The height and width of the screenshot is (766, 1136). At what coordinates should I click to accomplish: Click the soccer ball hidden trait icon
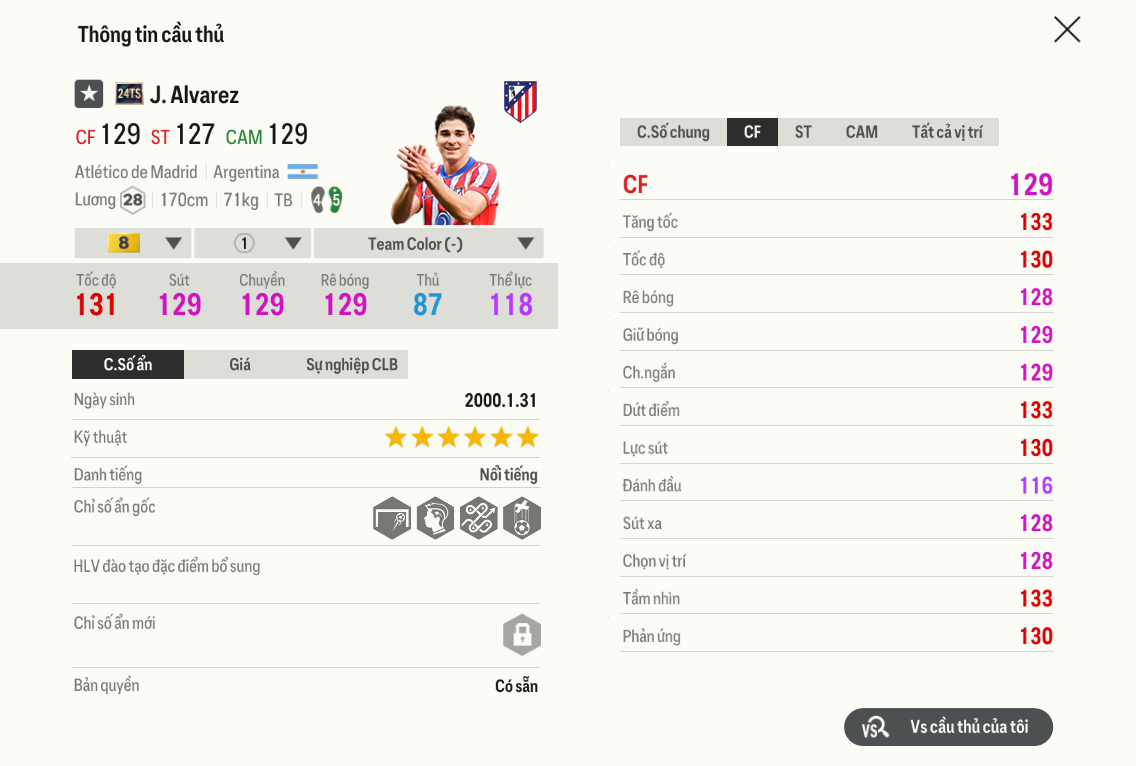(x=521, y=518)
